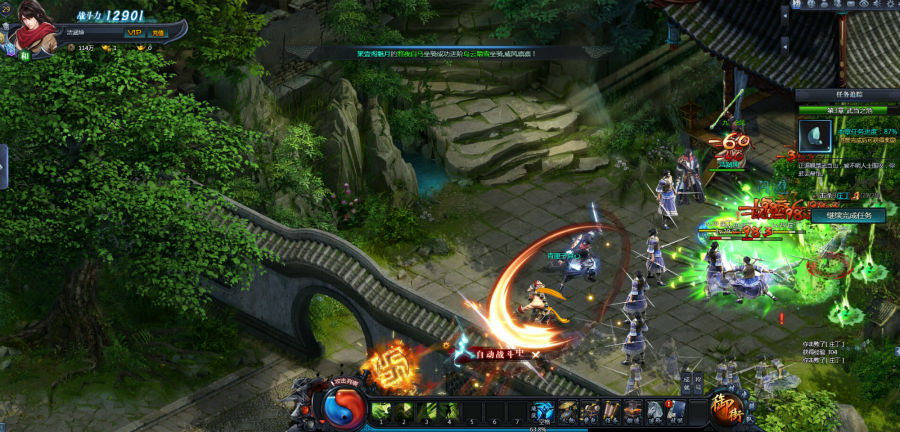Activate the blue spacebar skill icon
Image resolution: width=900 pixels, height=432 pixels.
coord(542,411)
